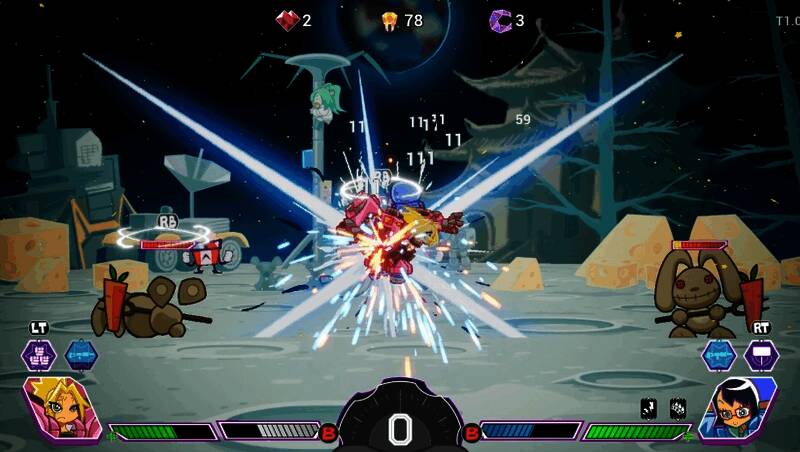
Task: Click the left black card icon above right health bar
Action: (x=648, y=407)
